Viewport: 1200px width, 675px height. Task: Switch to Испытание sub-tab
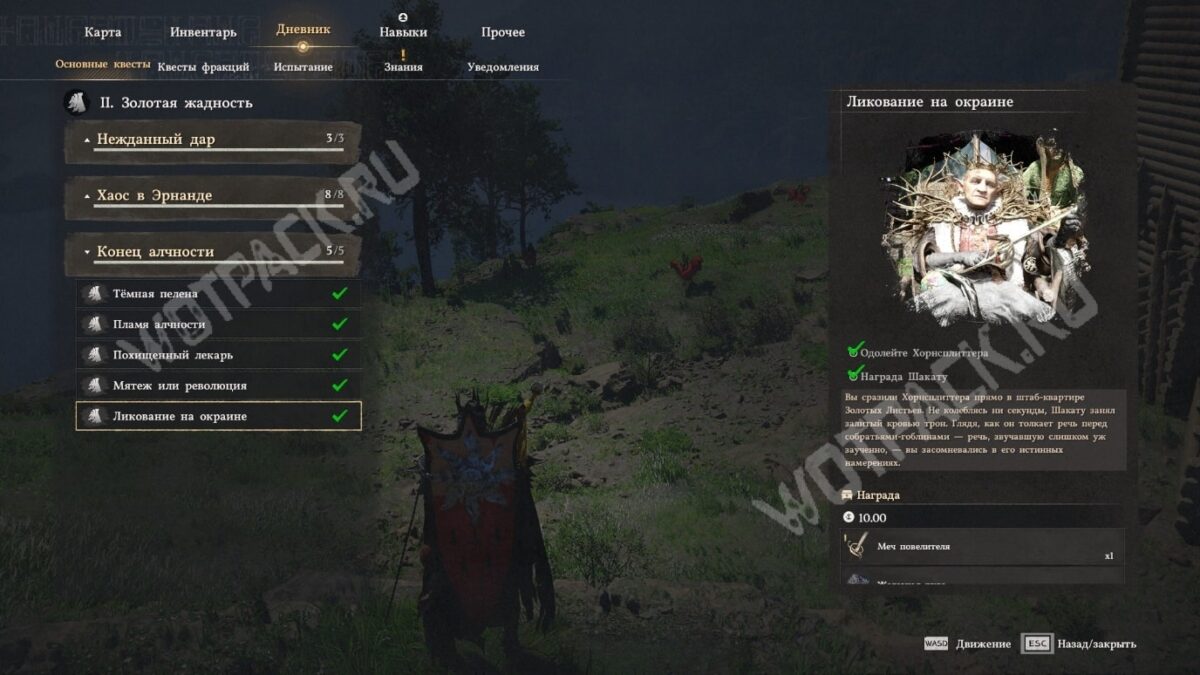[x=303, y=67]
